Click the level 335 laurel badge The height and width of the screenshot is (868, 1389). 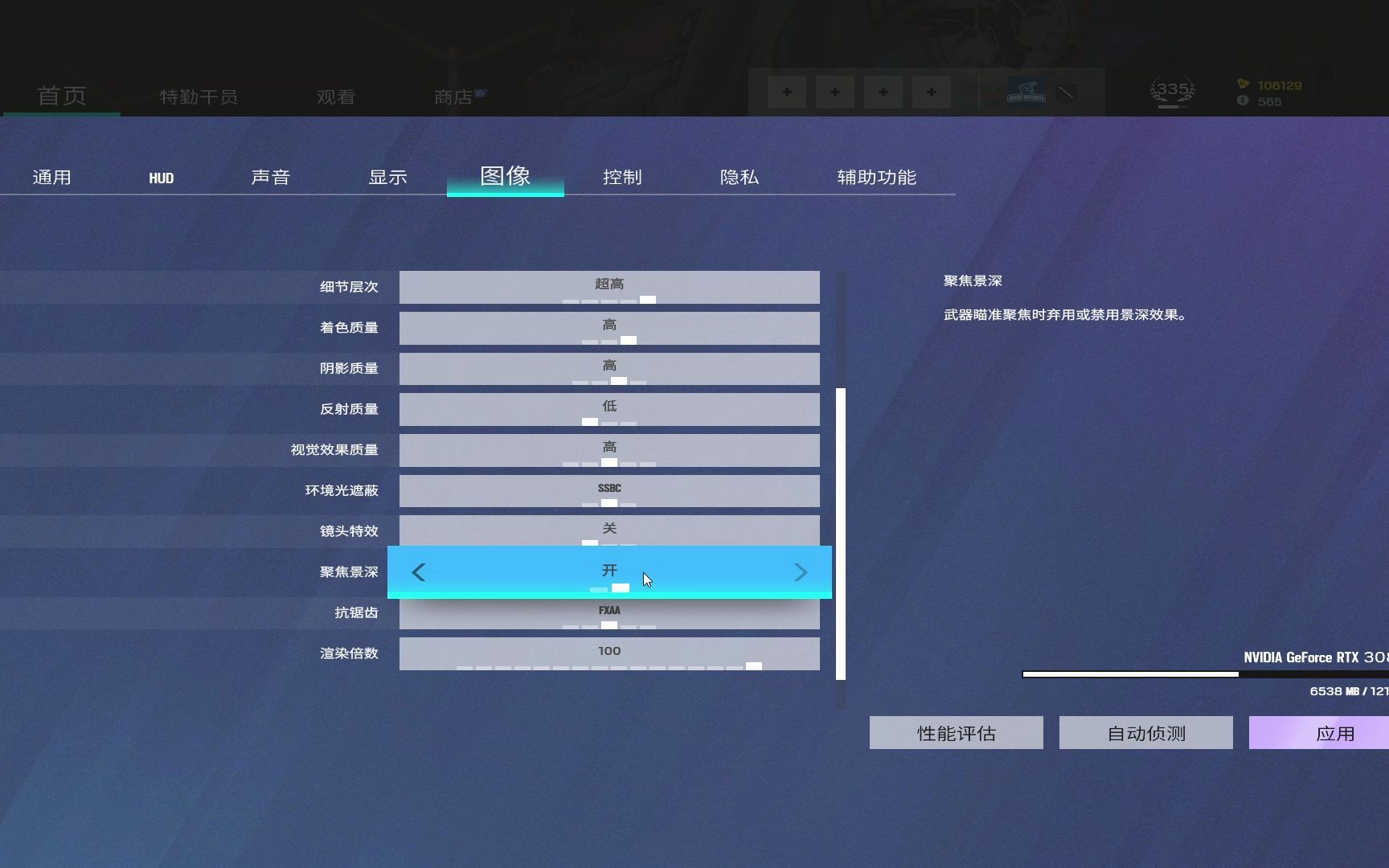tap(1172, 90)
